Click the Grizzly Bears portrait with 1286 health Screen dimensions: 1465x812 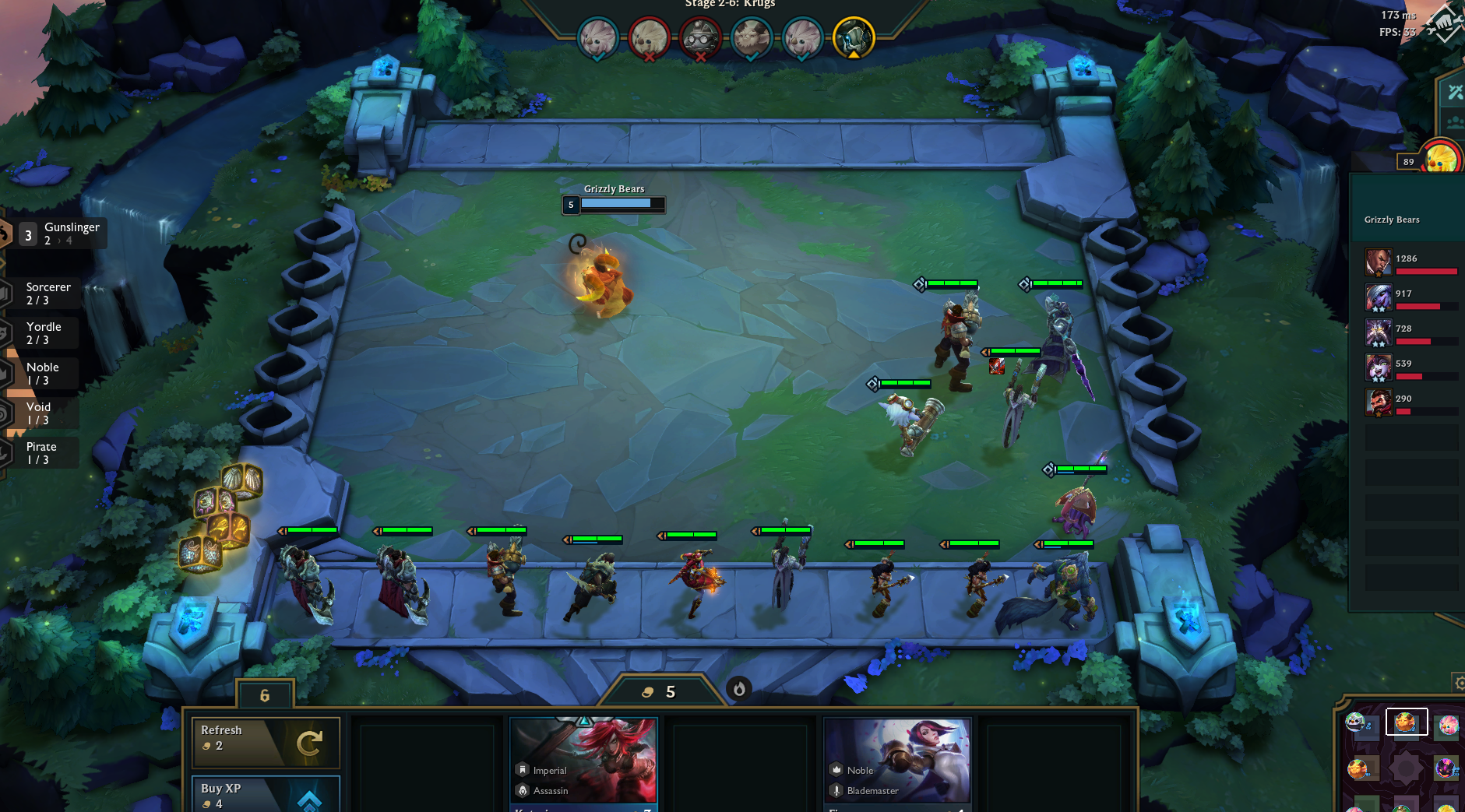pos(1378,262)
